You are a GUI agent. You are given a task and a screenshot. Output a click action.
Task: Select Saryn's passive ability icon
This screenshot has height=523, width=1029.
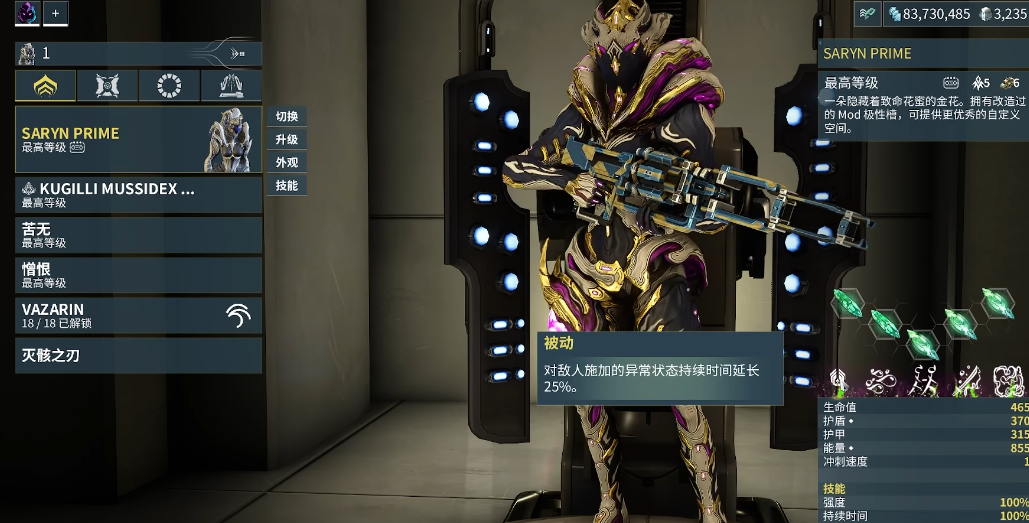coord(837,381)
